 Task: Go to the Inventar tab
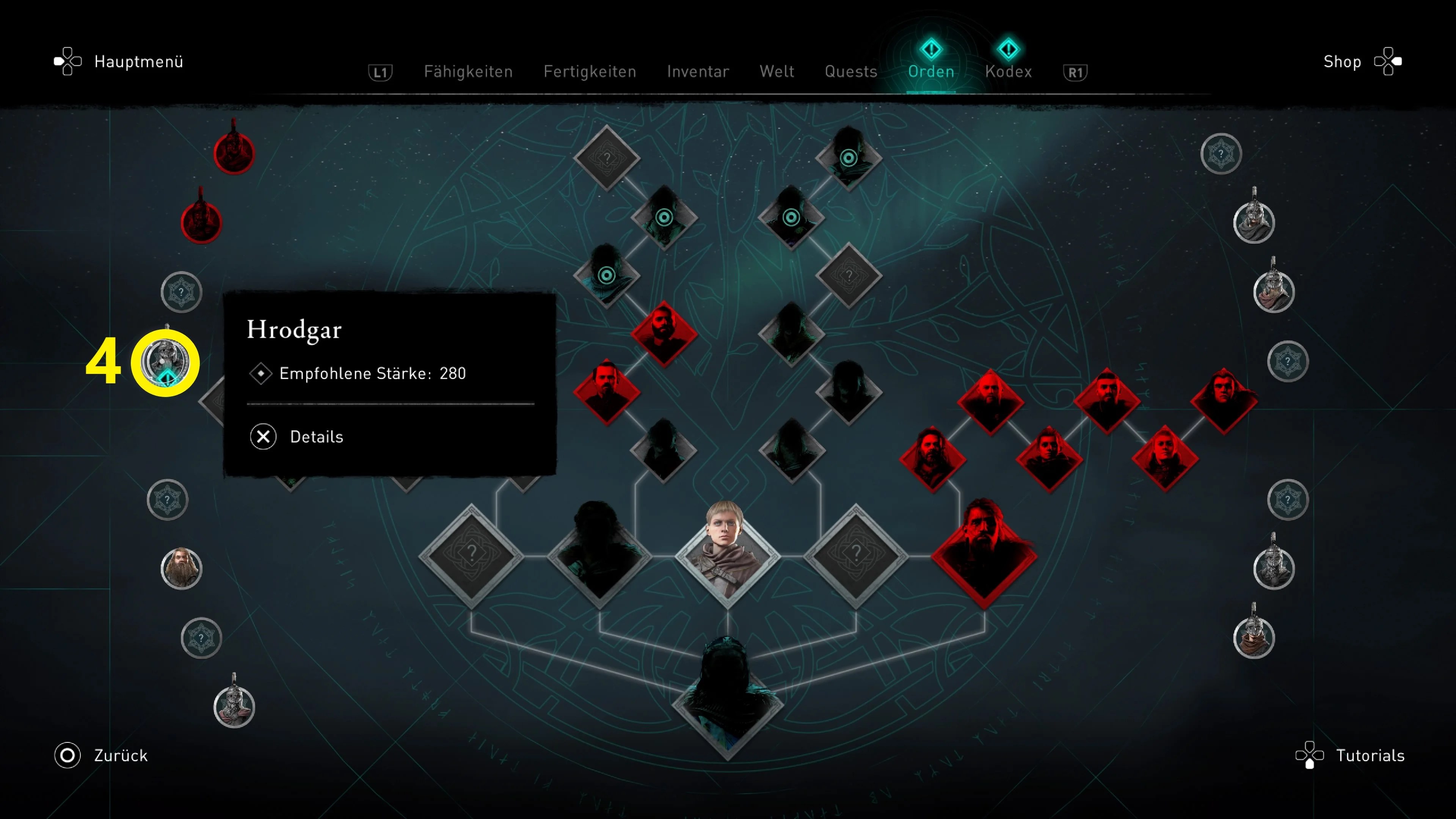click(698, 72)
